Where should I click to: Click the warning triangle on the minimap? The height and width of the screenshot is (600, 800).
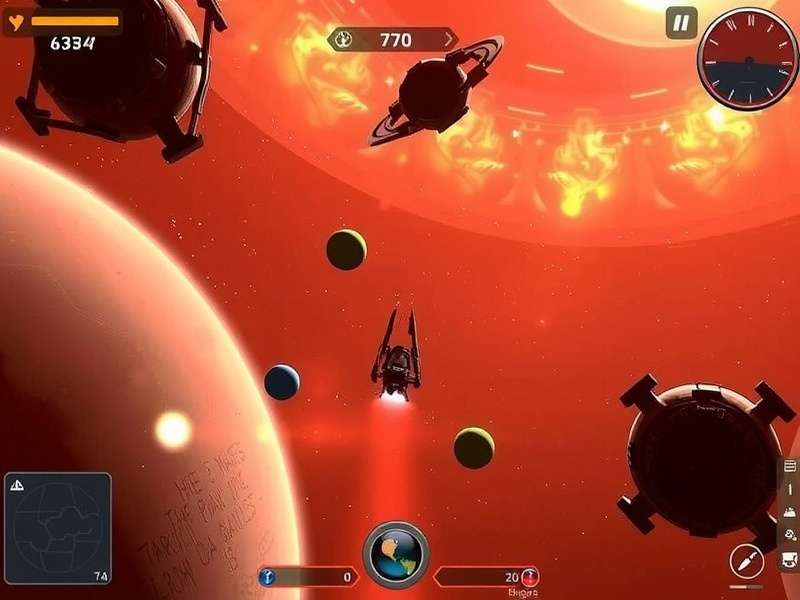[17, 486]
